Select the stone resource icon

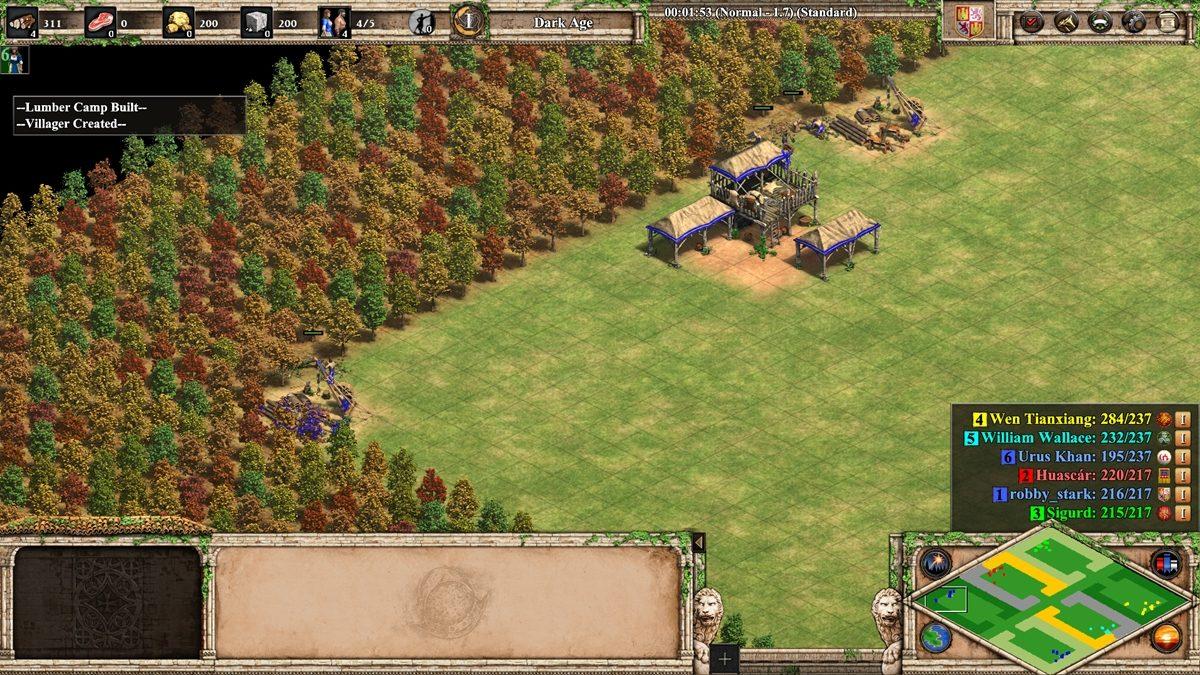[256, 21]
